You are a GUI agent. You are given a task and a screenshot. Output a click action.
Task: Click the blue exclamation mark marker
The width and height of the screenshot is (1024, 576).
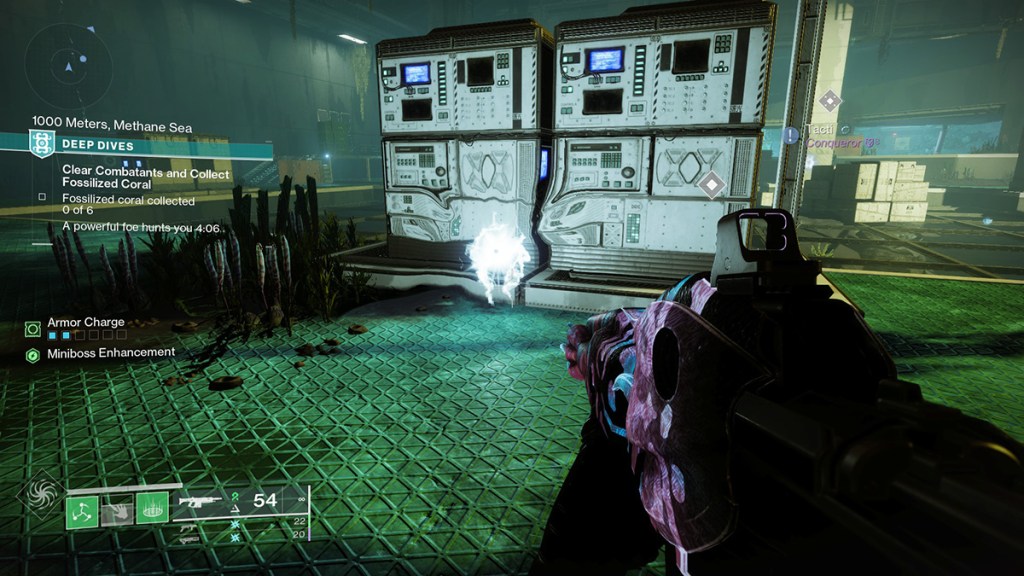pos(791,133)
